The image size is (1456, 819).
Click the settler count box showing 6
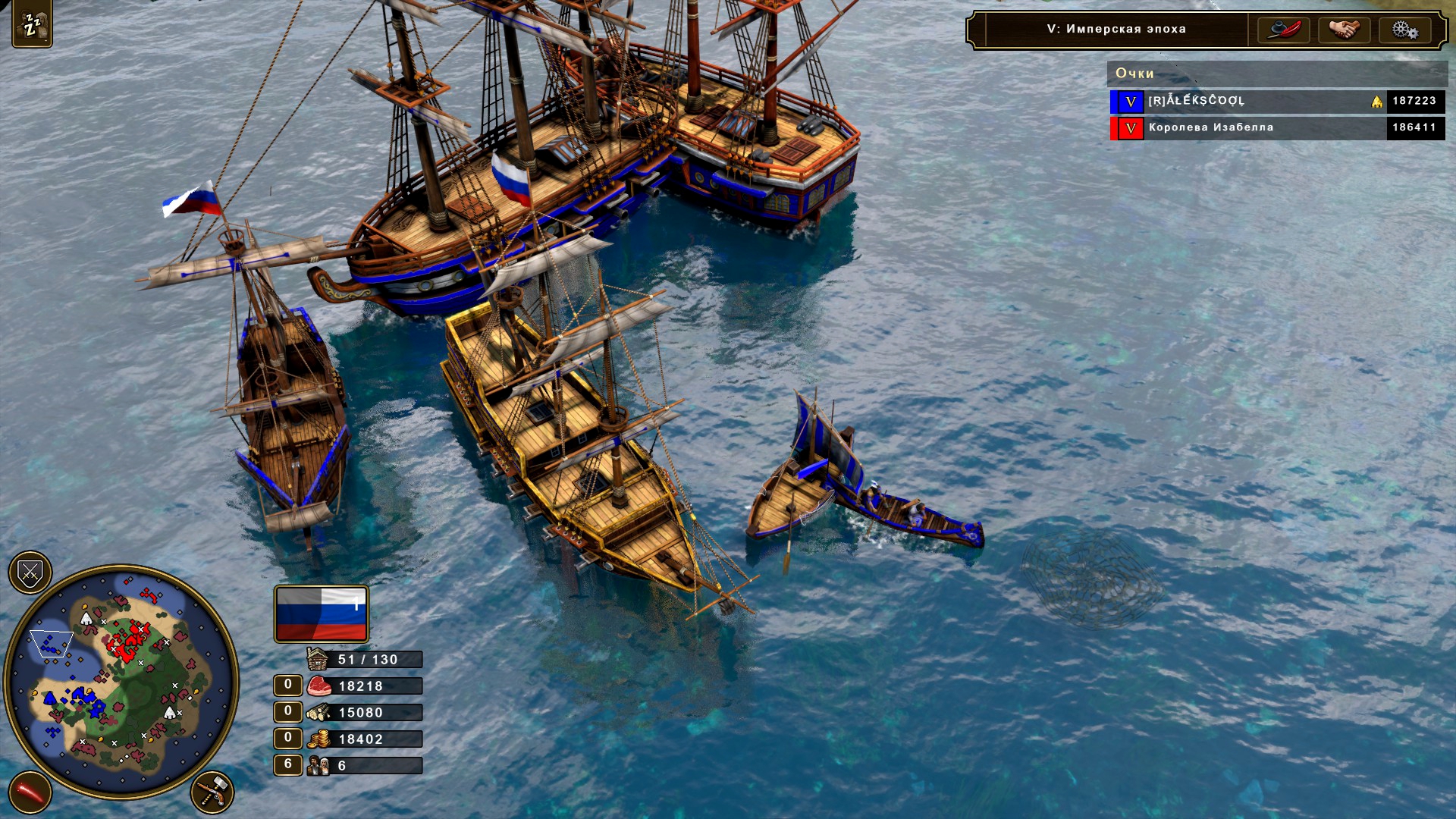coord(288,765)
